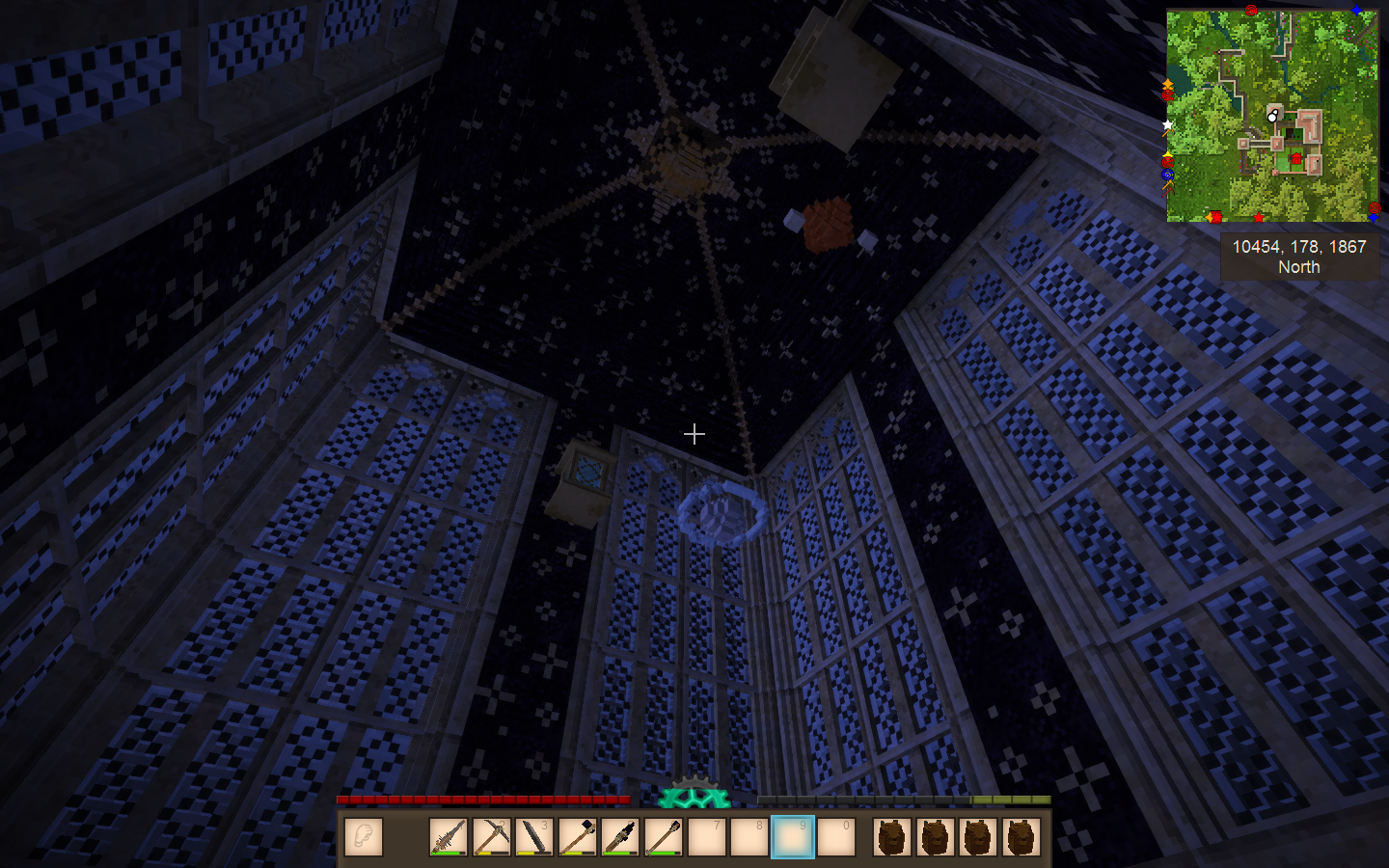Select empty hotbar slot 7
This screenshot has height=868, width=1389.
[706, 836]
